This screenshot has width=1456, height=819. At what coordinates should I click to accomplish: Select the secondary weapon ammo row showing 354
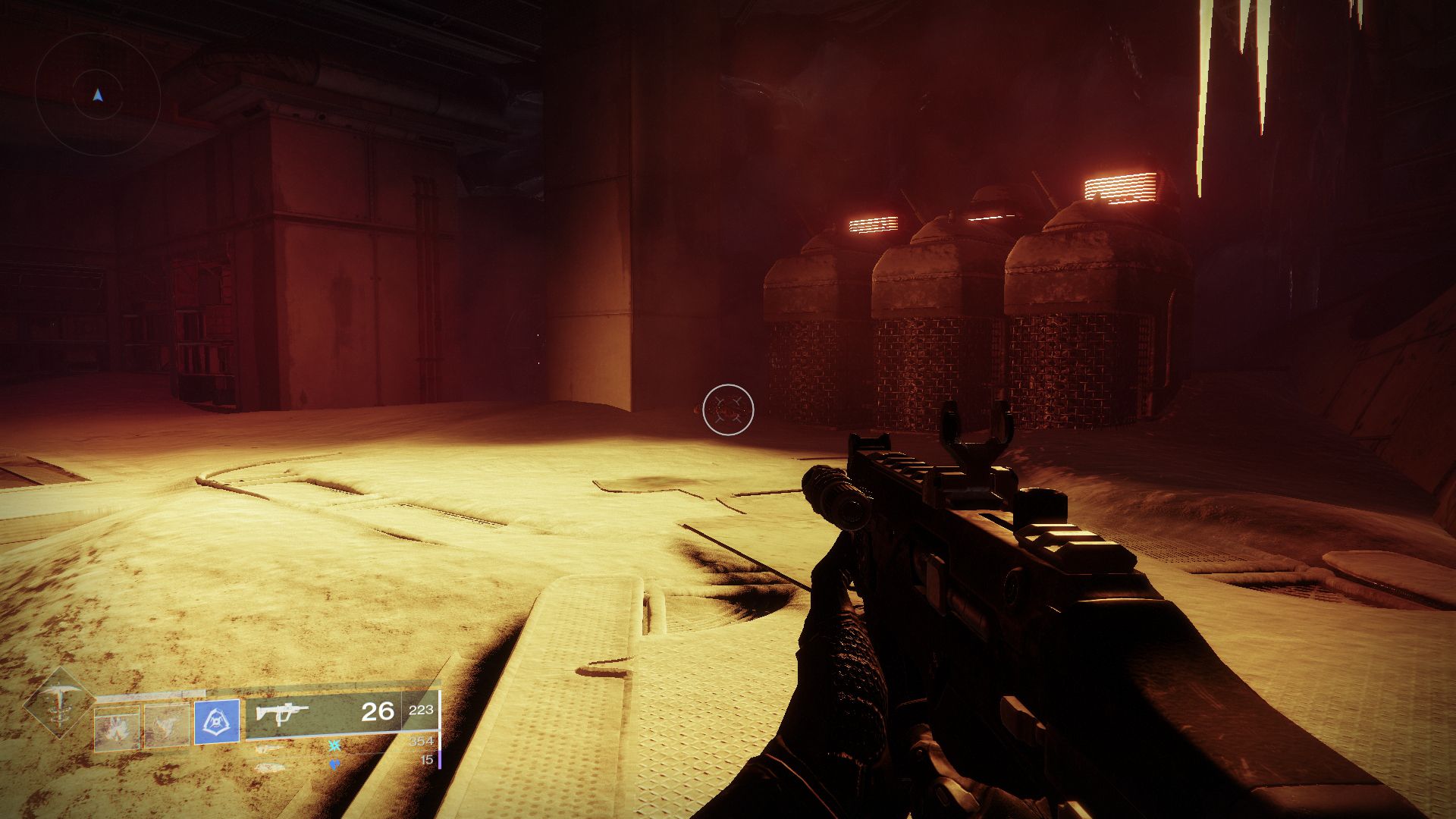click(x=421, y=742)
